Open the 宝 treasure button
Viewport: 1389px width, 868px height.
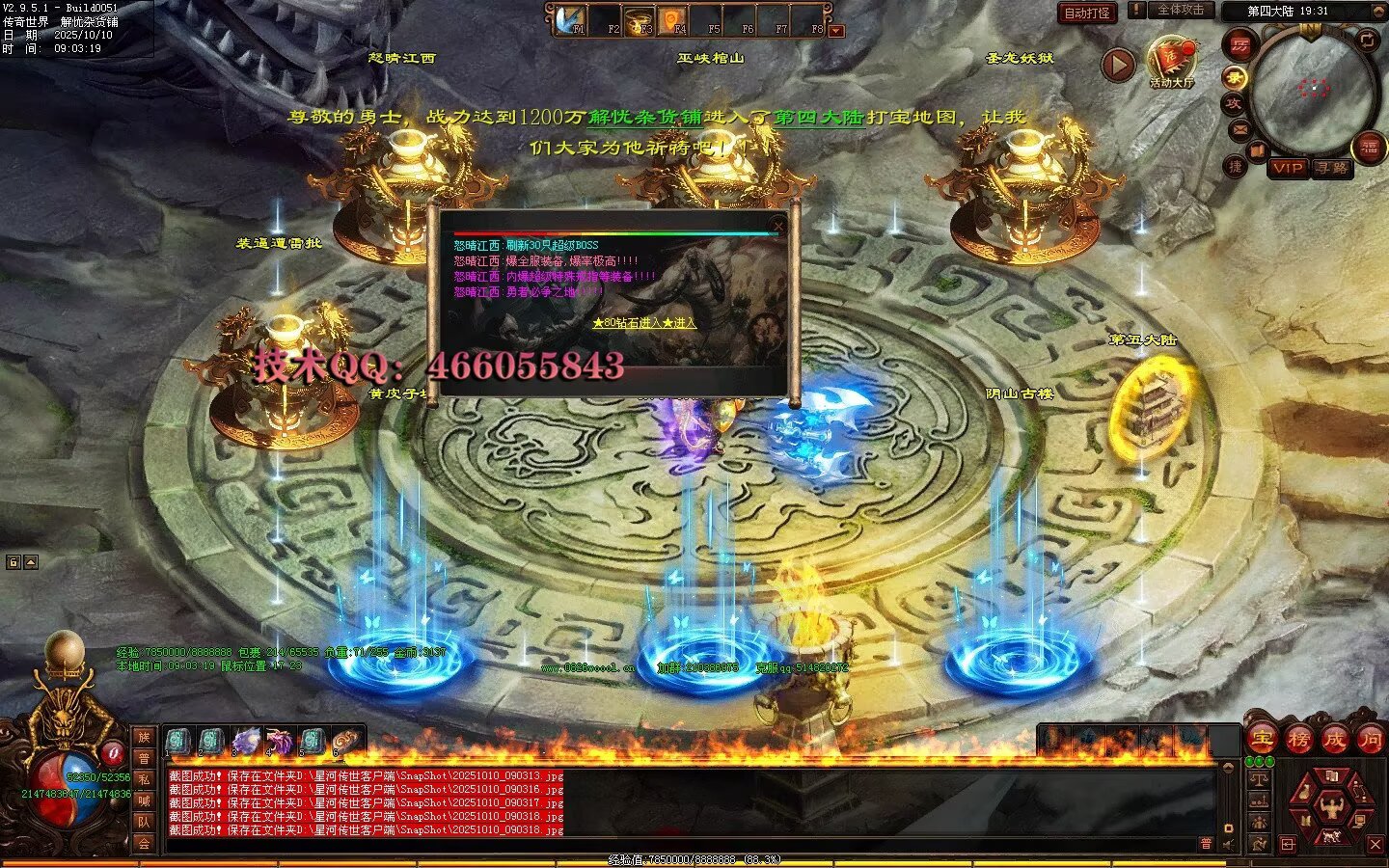[x=1262, y=740]
